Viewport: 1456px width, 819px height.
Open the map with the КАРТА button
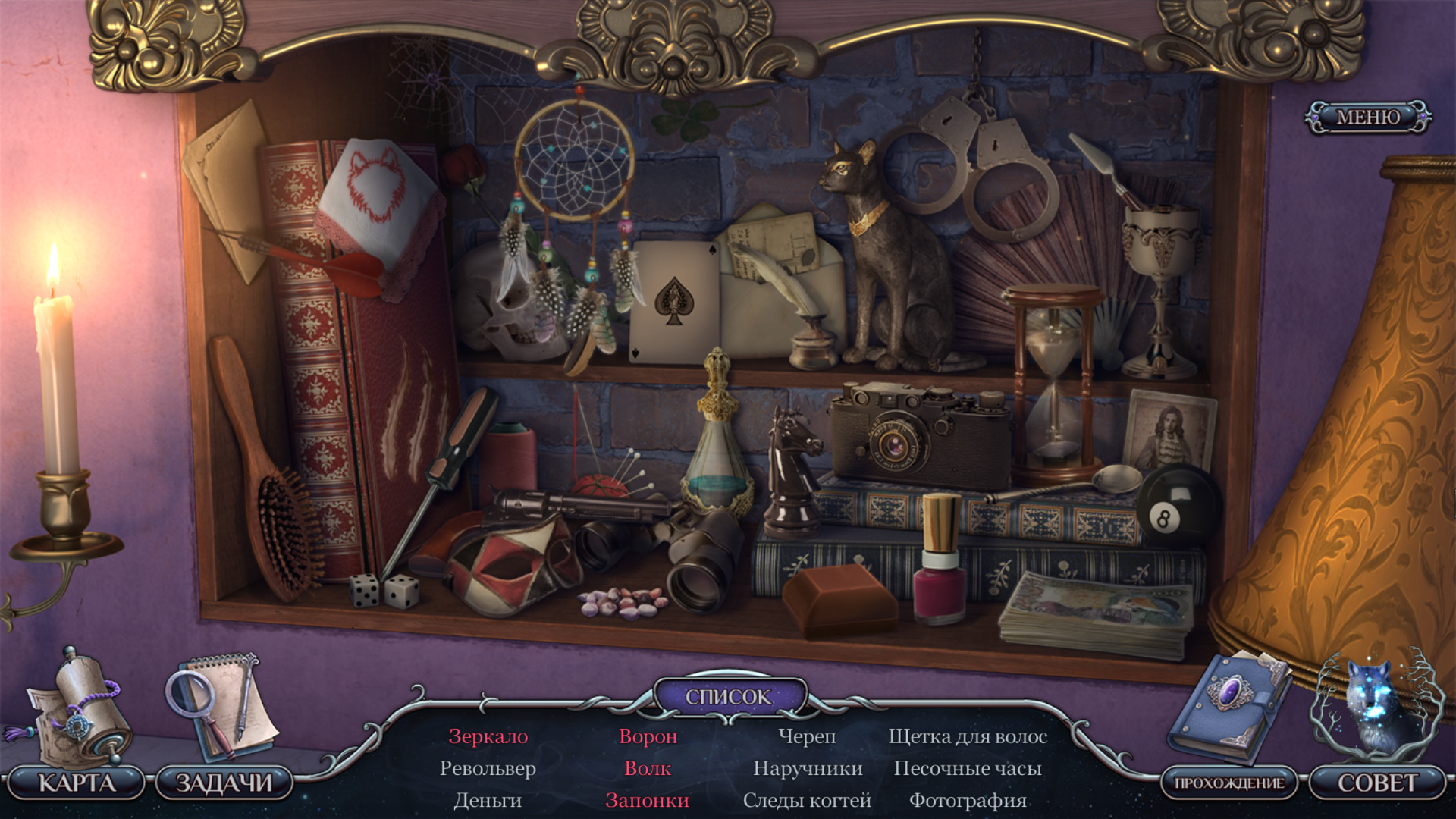click(x=77, y=783)
